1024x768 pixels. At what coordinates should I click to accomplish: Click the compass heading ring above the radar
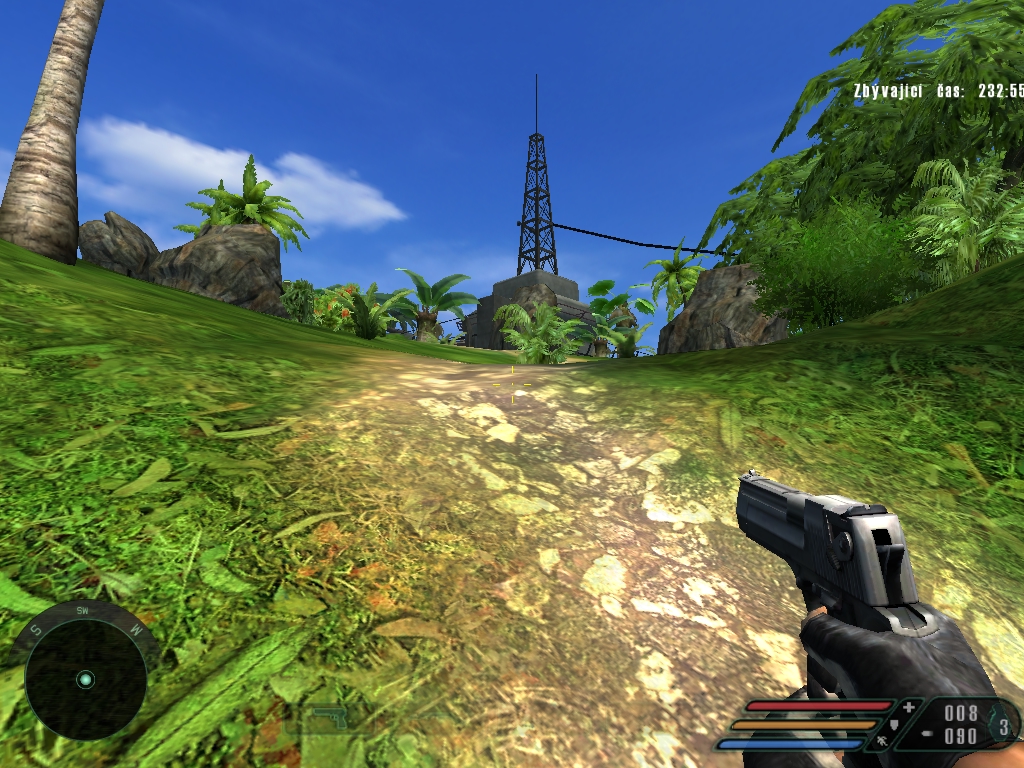pos(83,611)
